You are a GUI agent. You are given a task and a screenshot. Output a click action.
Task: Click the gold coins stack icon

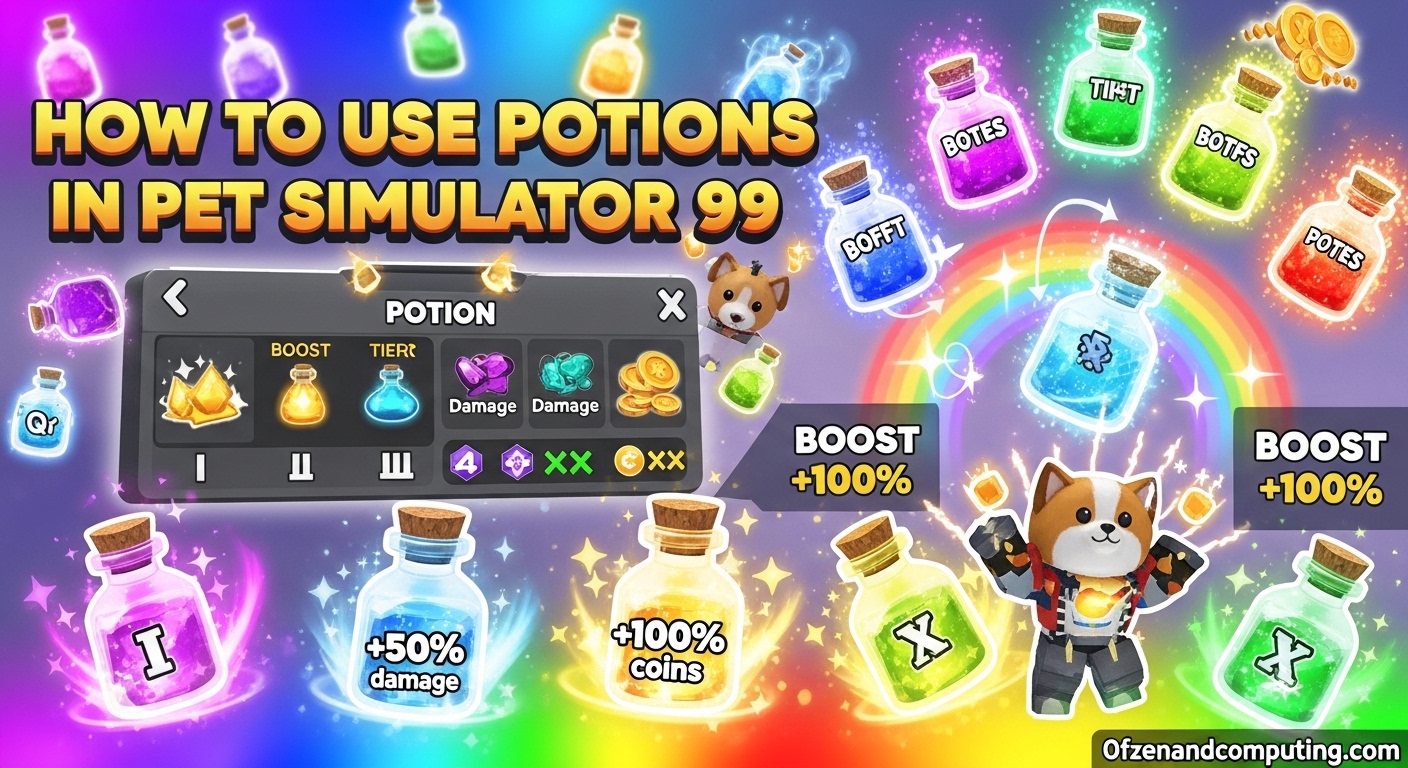tap(645, 383)
